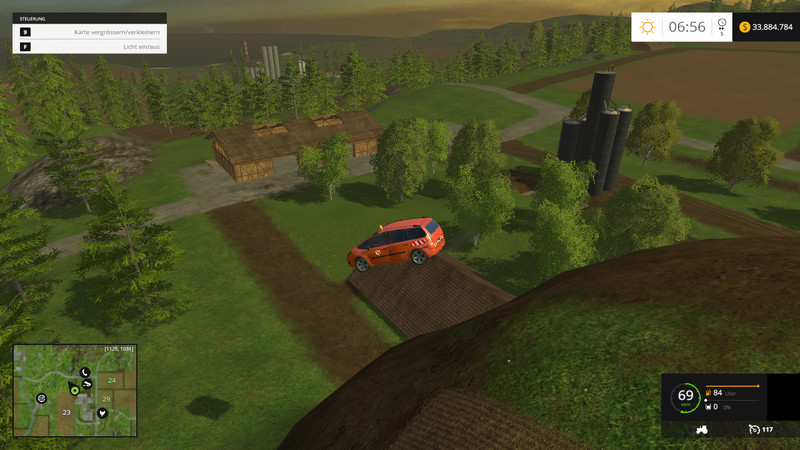Select the 'Karte vergrössern/verkleinern' help row
800x450 pixels.
pos(89,32)
